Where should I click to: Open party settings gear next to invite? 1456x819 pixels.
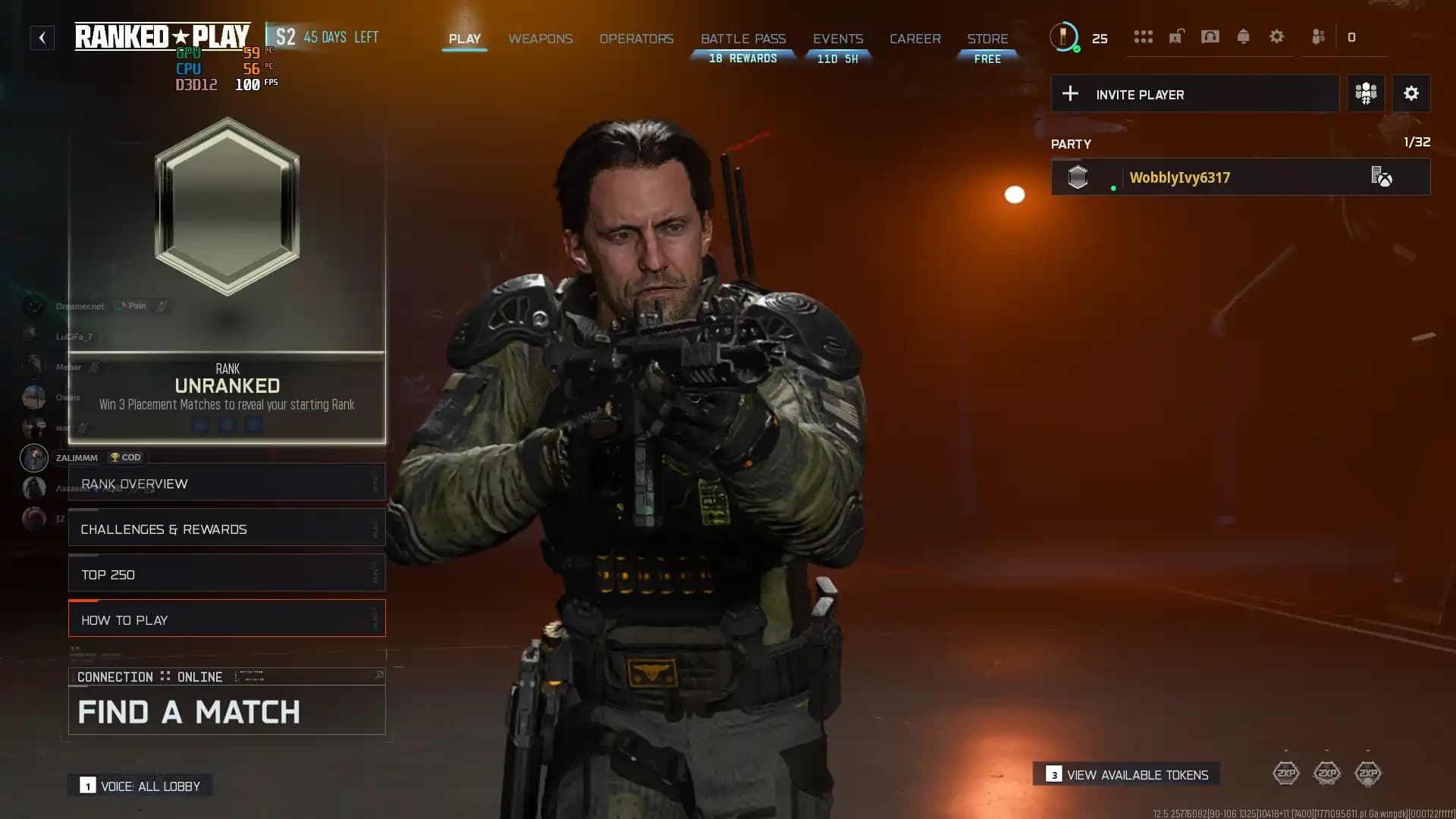click(x=1410, y=94)
